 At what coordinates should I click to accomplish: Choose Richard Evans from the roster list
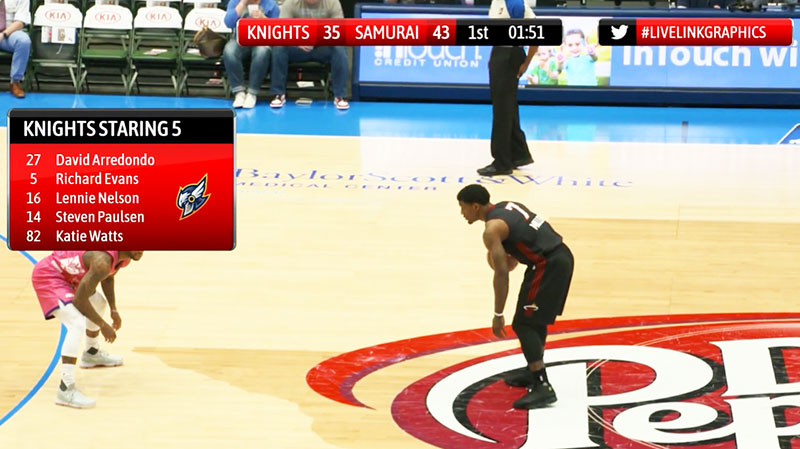click(97, 179)
